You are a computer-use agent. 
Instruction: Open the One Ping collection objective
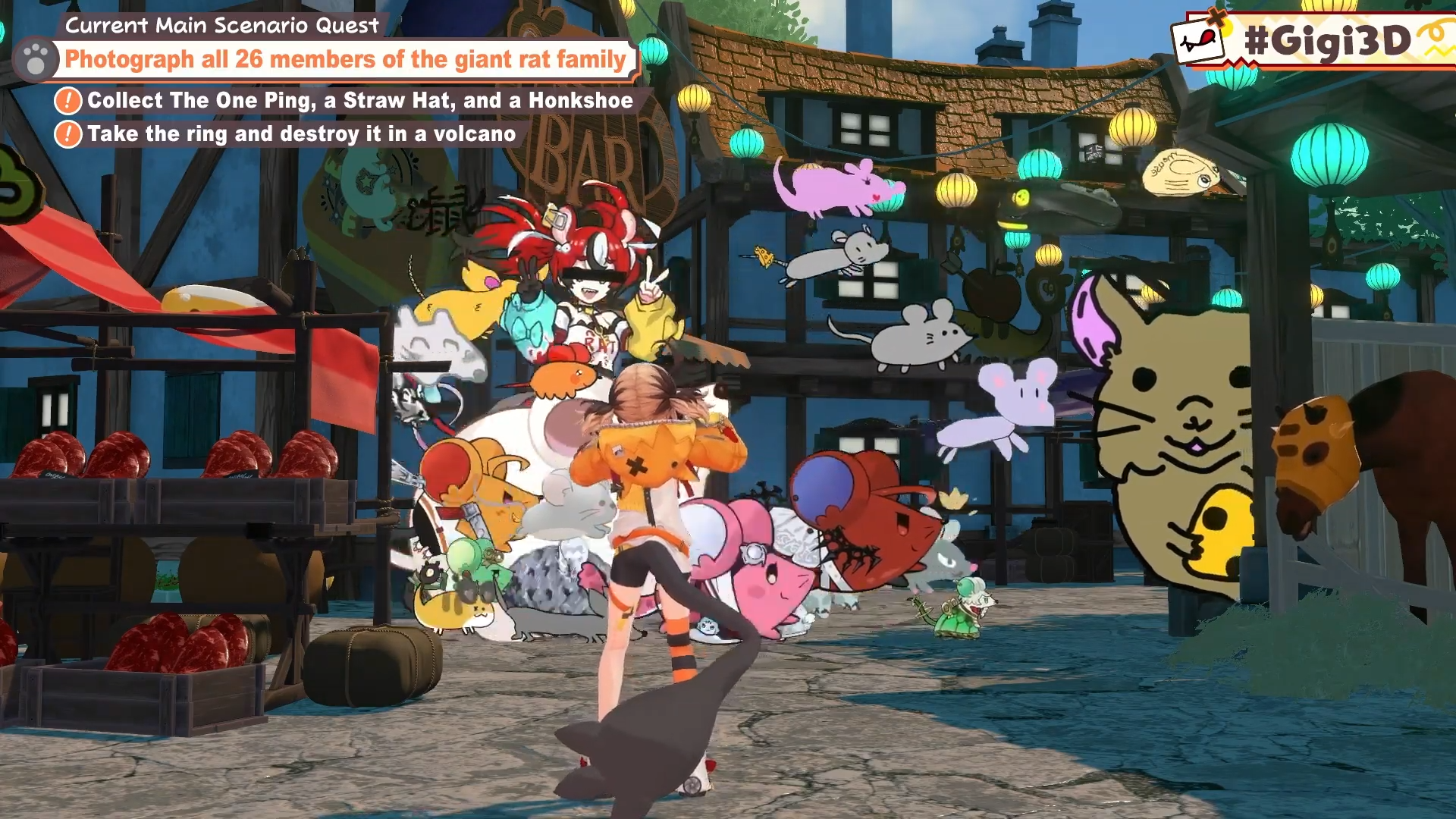pyautogui.click(x=359, y=100)
